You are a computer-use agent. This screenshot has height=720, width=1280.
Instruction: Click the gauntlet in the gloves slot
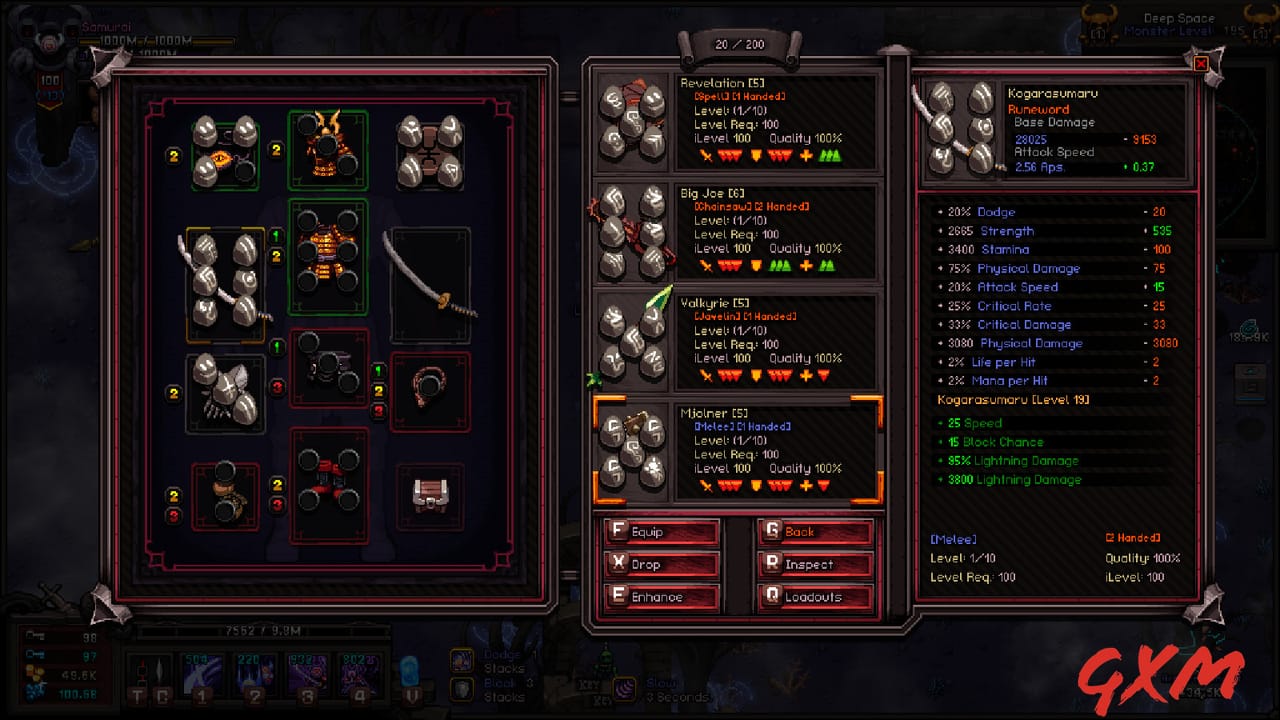(224, 390)
